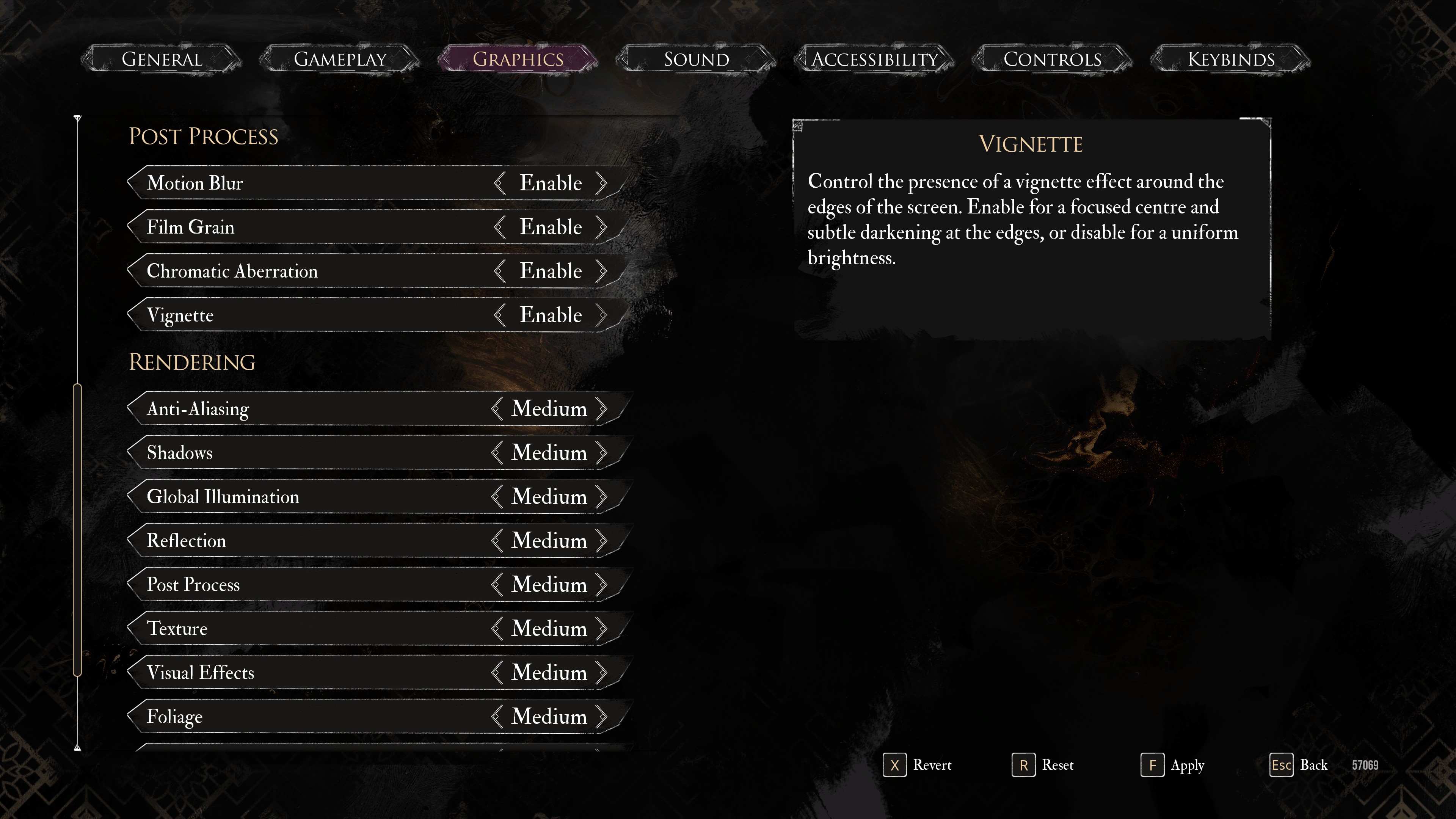
Task: Lower Shadows quality with left arrow
Action: (x=497, y=453)
